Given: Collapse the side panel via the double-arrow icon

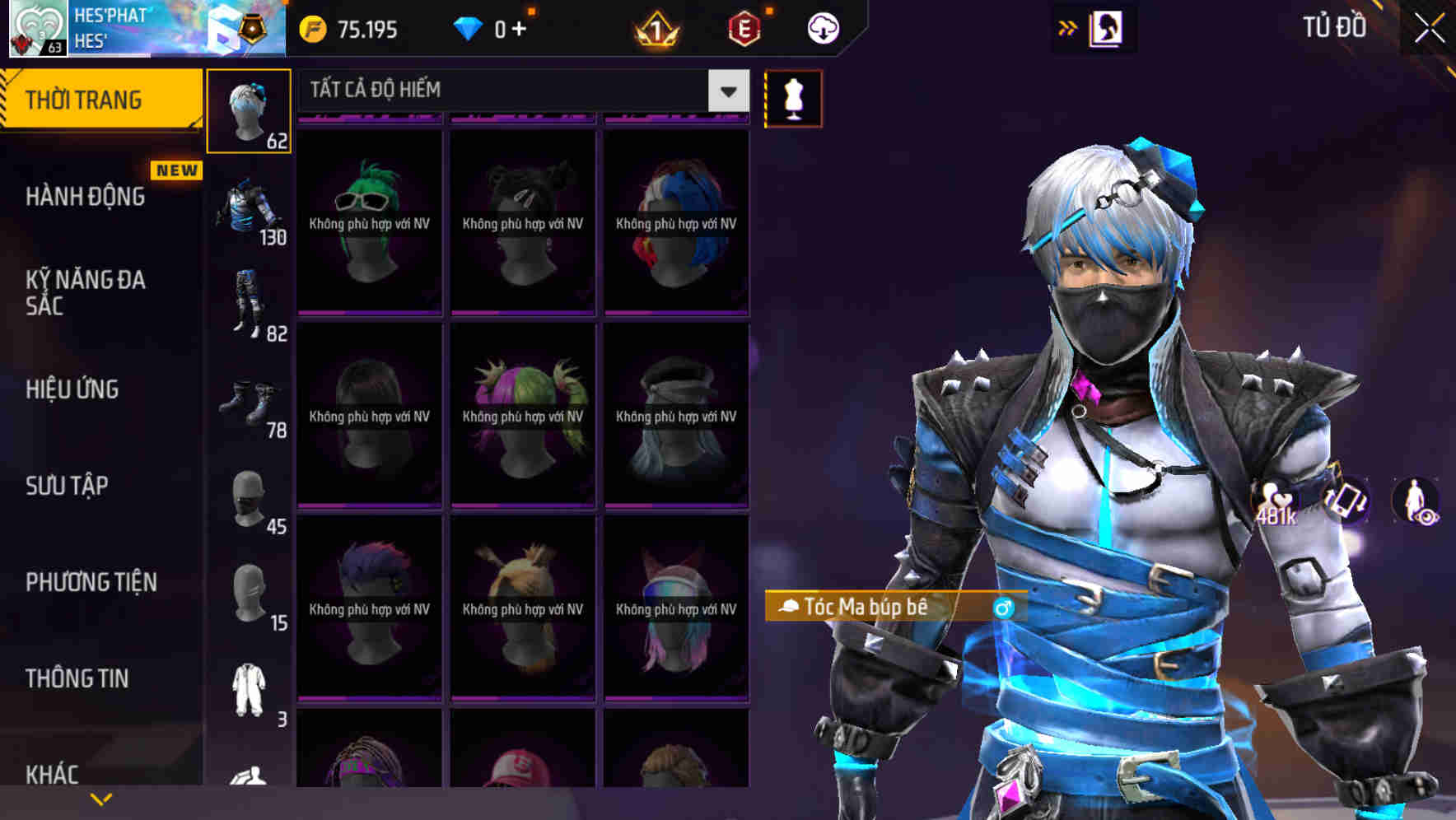Looking at the screenshot, I should [1067, 27].
